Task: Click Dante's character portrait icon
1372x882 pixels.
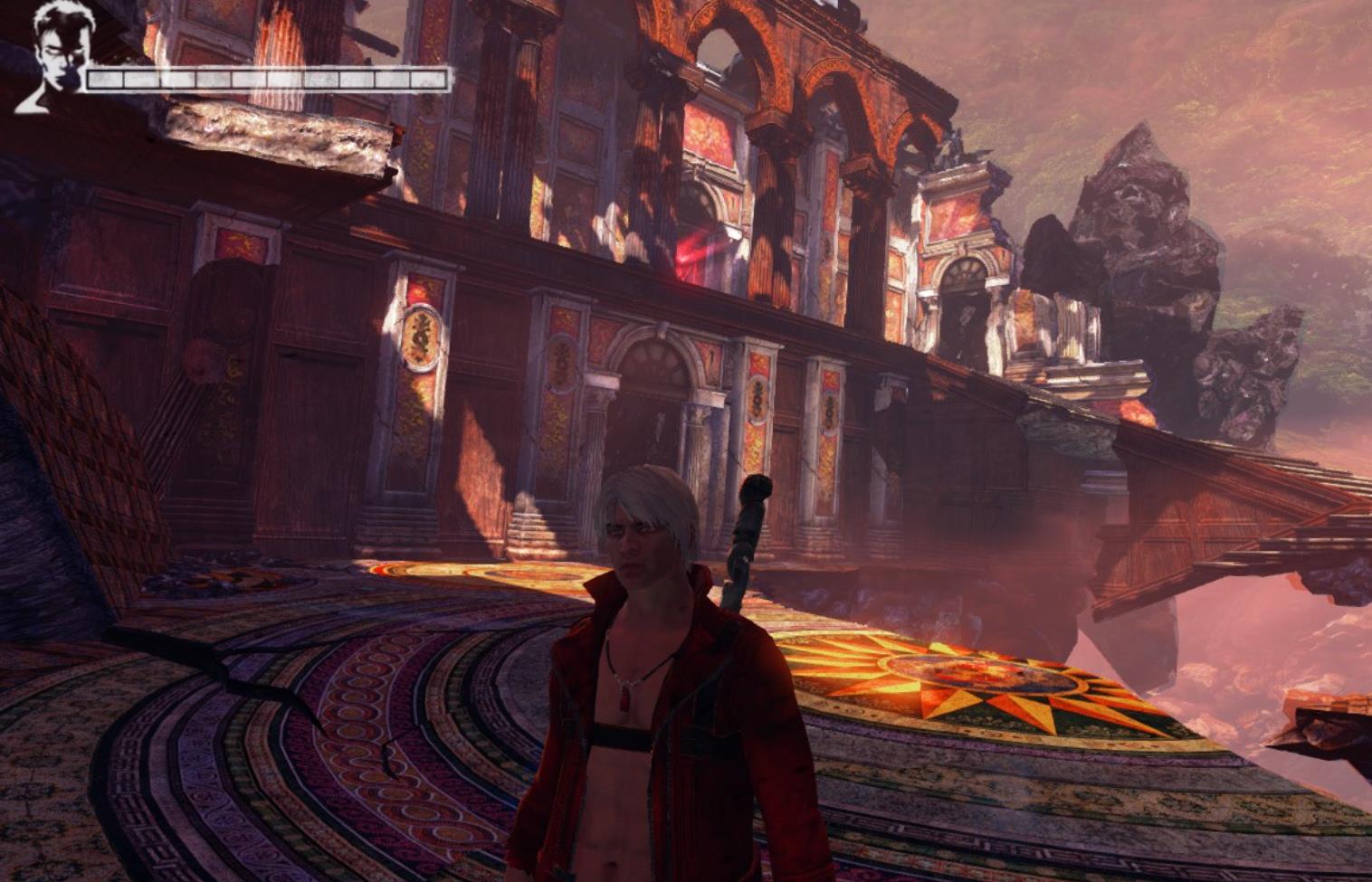Action: tap(52, 57)
